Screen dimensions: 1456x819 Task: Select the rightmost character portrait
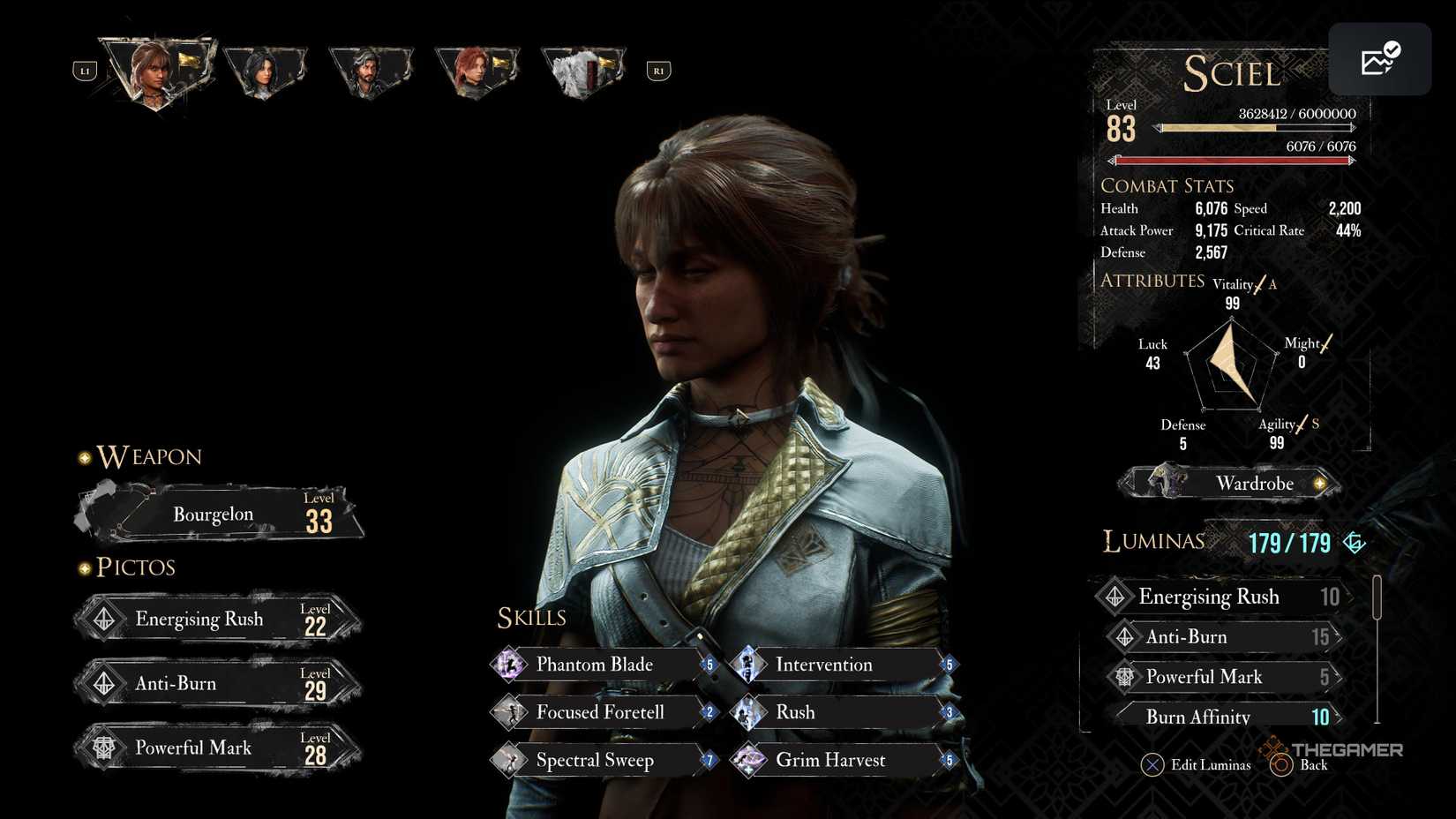click(582, 66)
